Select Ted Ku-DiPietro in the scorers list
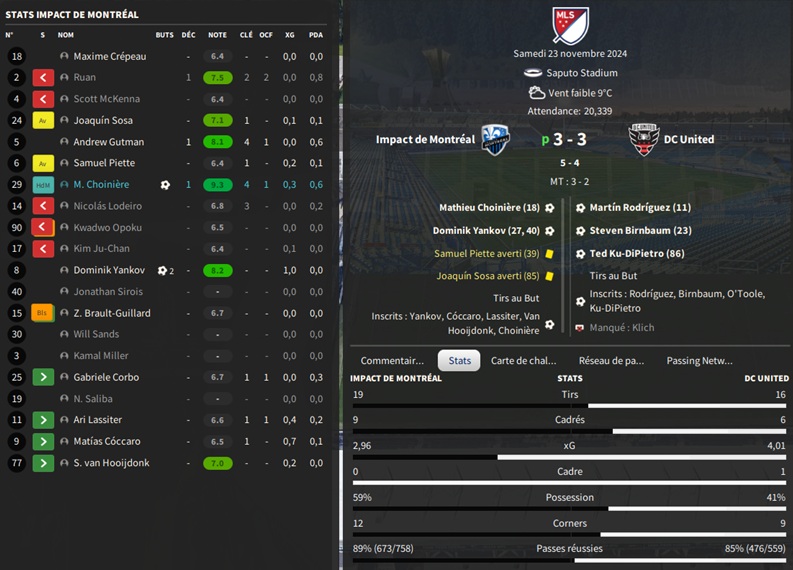This screenshot has width=793, height=570. click(x=637, y=254)
